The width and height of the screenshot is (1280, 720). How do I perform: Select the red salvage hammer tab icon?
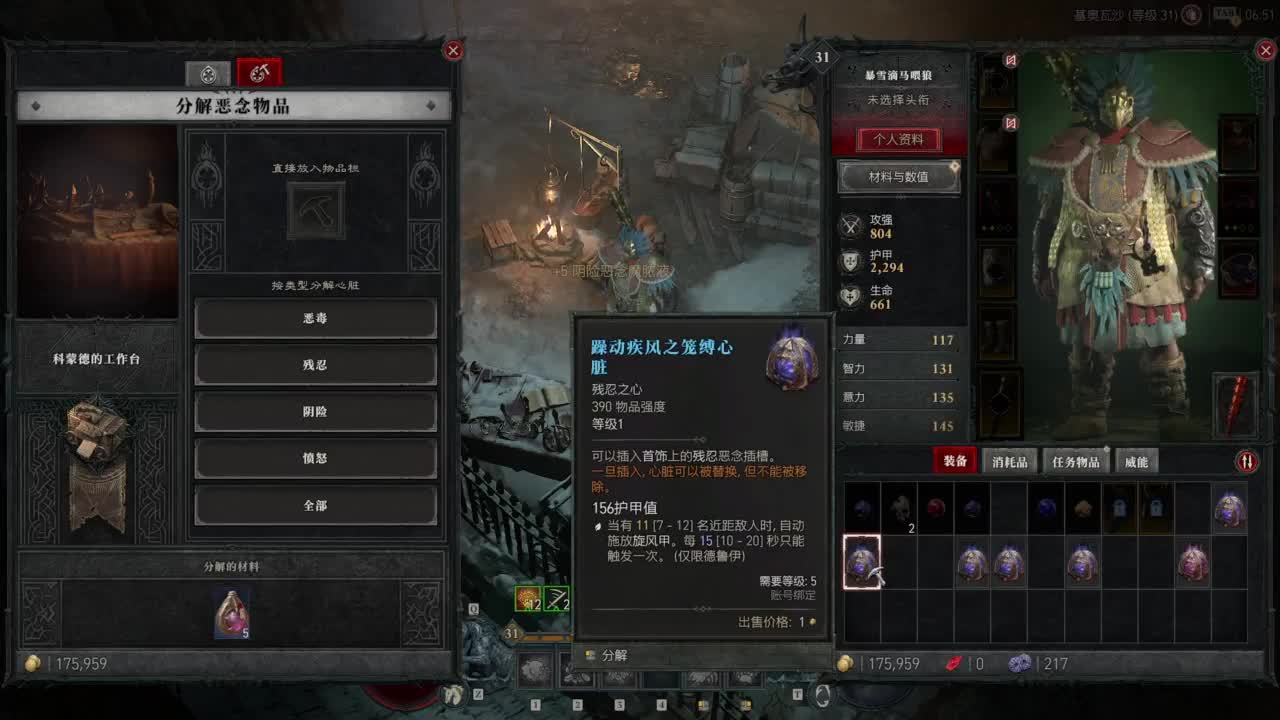[x=259, y=71]
